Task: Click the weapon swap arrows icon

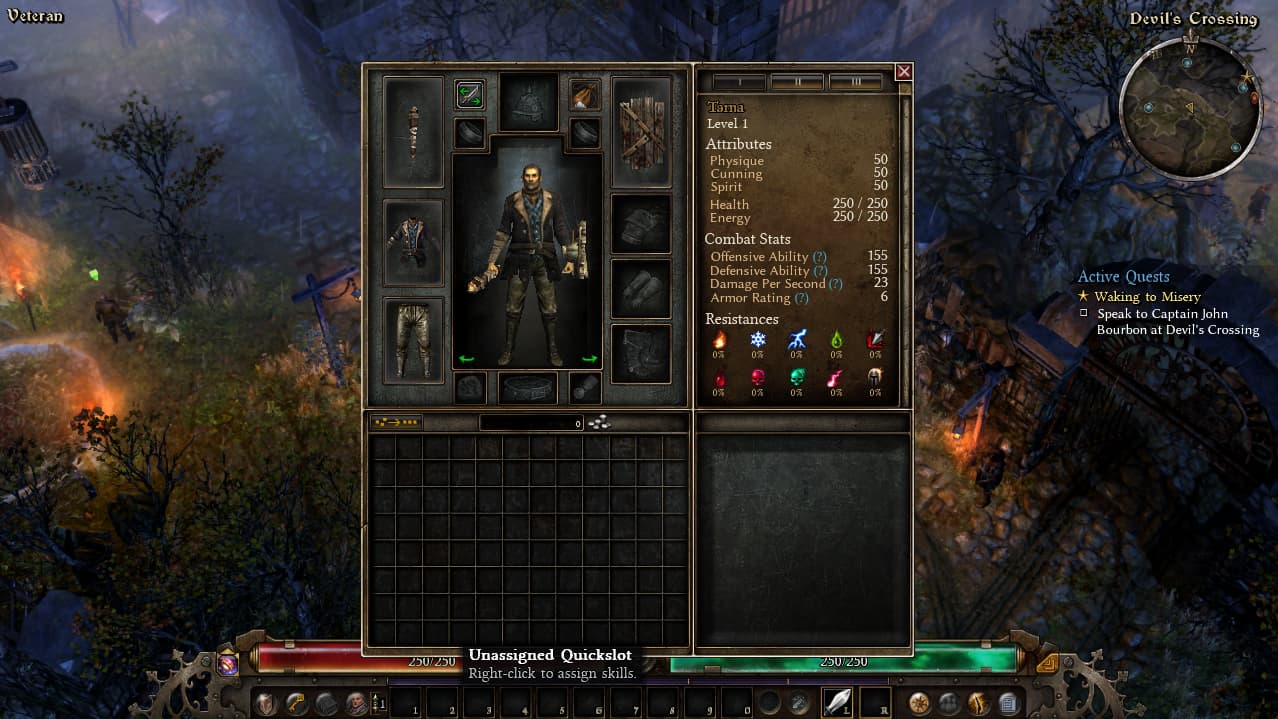Action: (470, 95)
